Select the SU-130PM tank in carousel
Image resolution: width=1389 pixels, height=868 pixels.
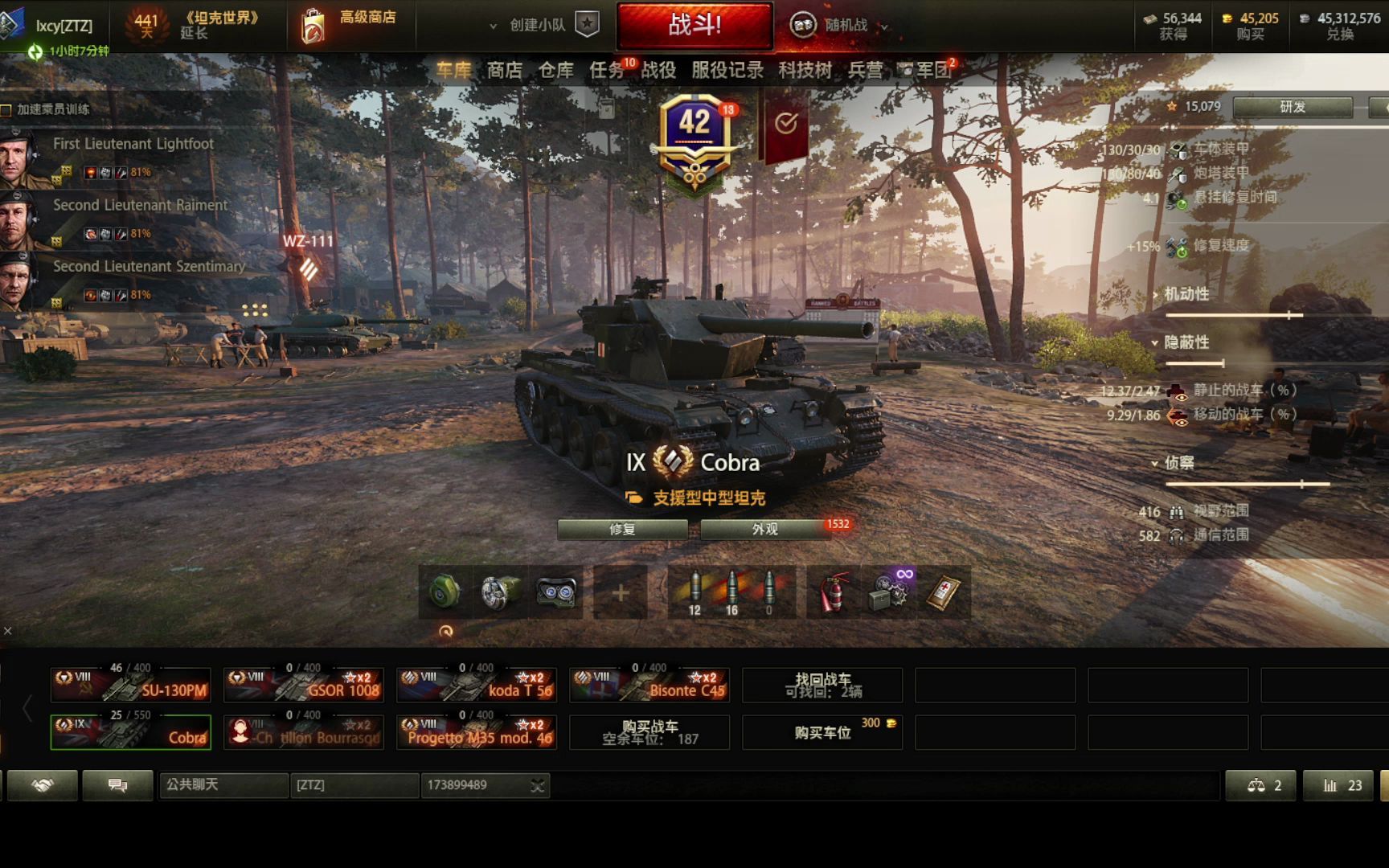click(131, 685)
